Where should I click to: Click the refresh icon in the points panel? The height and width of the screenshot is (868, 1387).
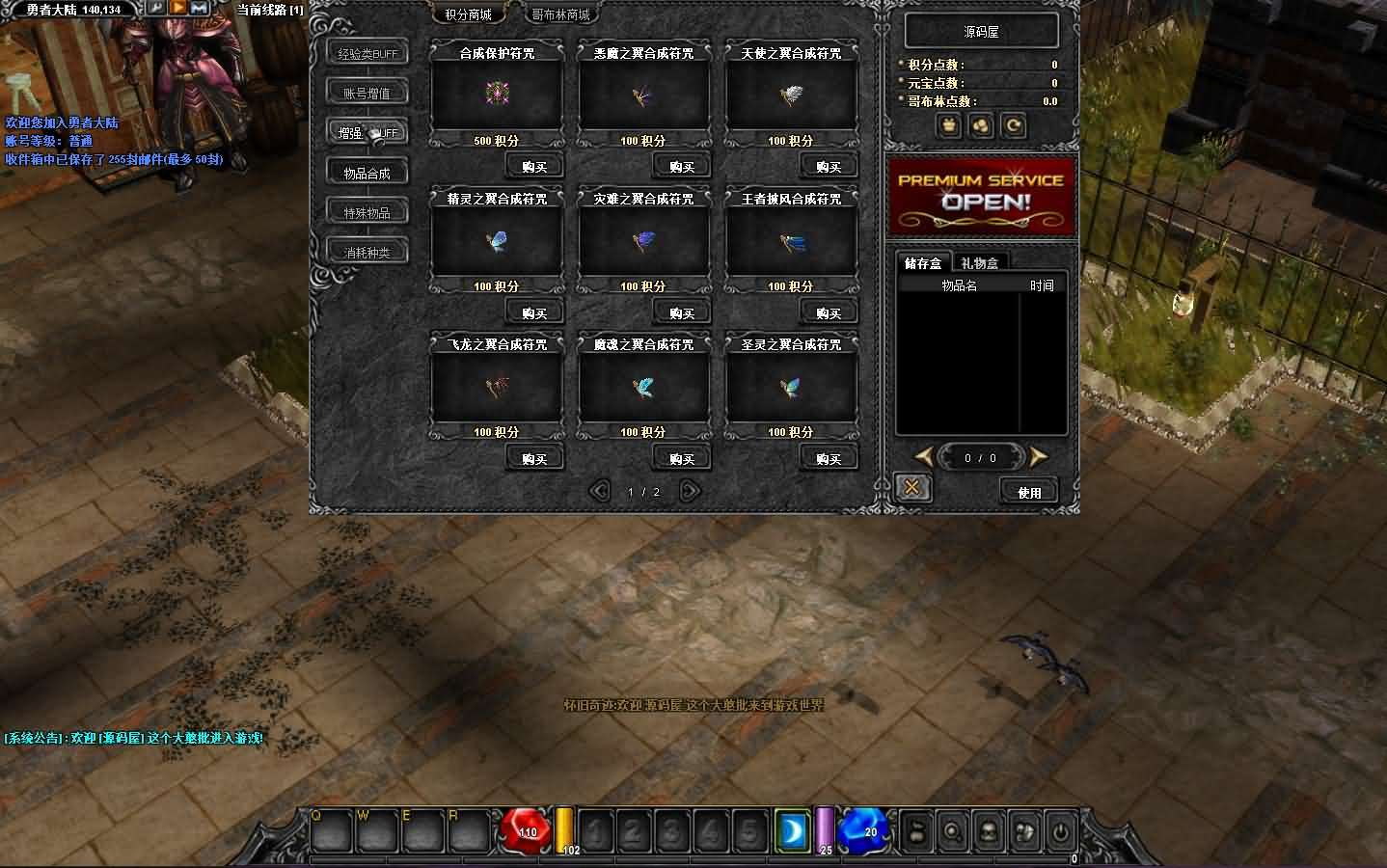click(1013, 125)
